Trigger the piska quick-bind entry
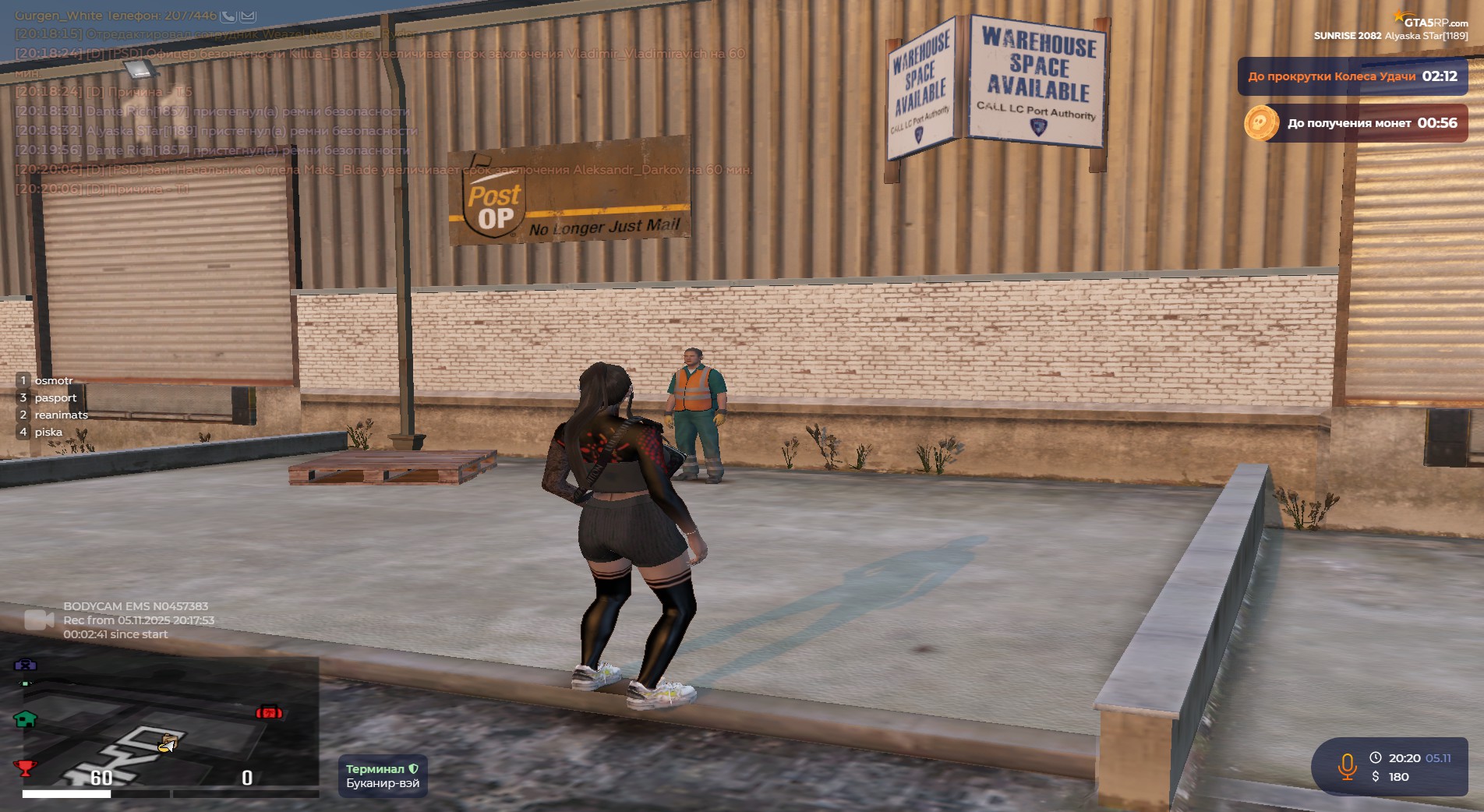The height and width of the screenshot is (812, 1484). point(48,432)
